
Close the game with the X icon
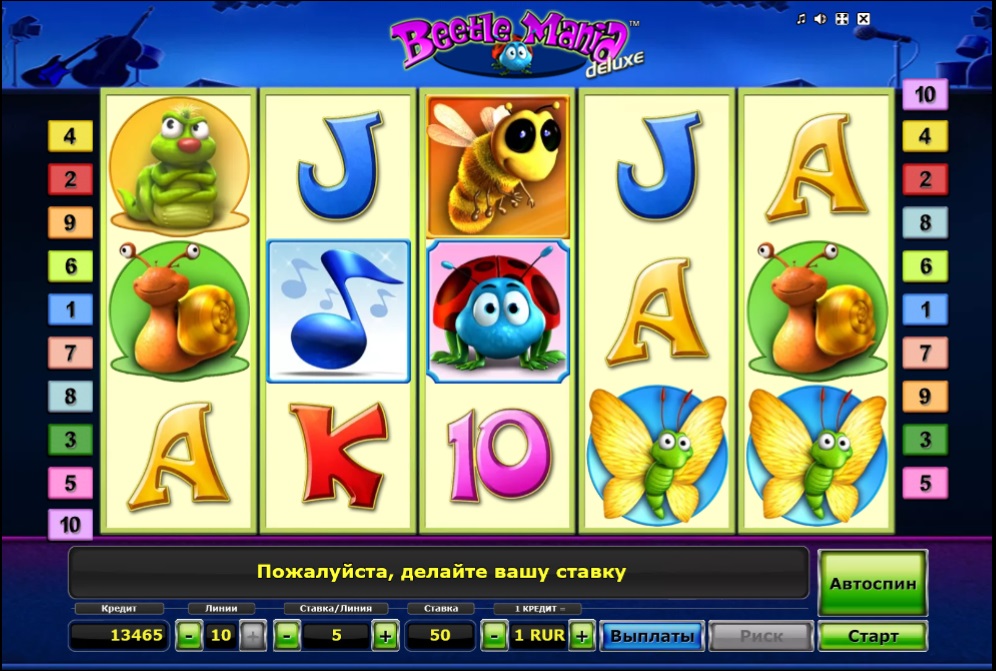(864, 19)
